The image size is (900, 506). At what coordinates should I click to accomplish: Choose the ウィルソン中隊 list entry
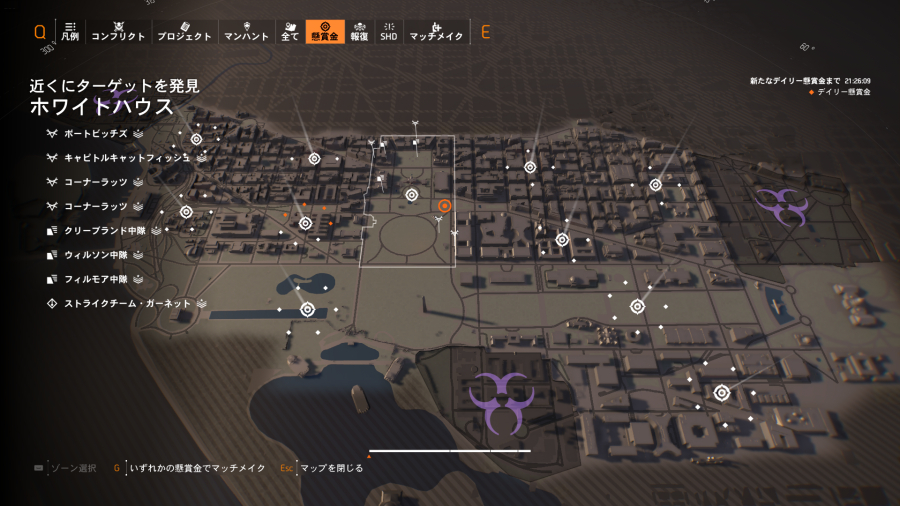point(96,255)
